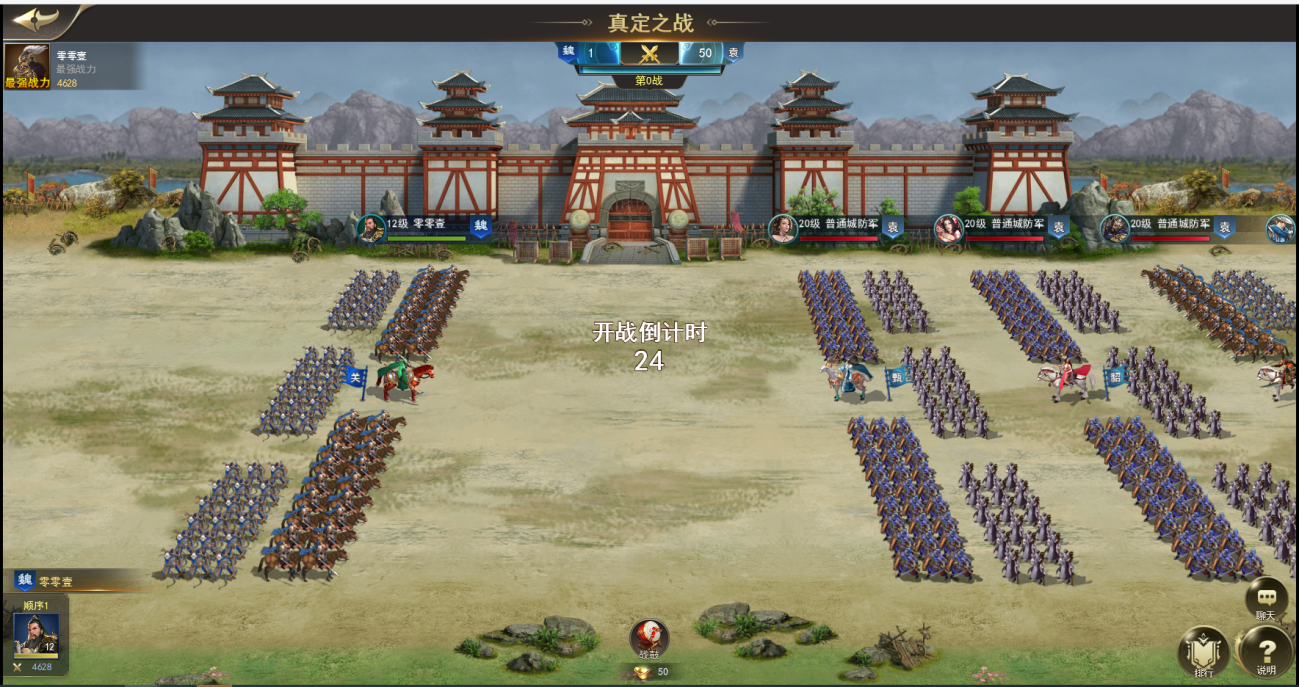Screen dimensions: 1299x687
Task: Activate the war drum (战鼓) icon
Action: pos(649,637)
